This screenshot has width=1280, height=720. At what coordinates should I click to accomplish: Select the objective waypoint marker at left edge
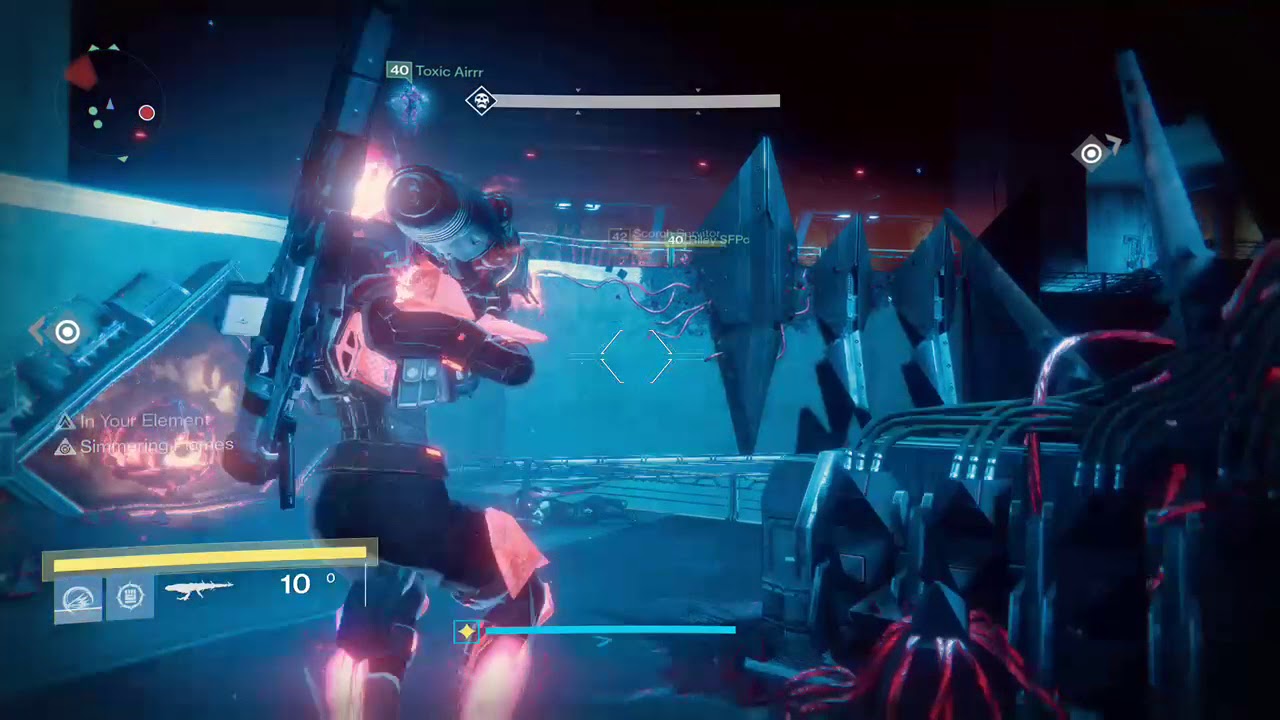[67, 332]
